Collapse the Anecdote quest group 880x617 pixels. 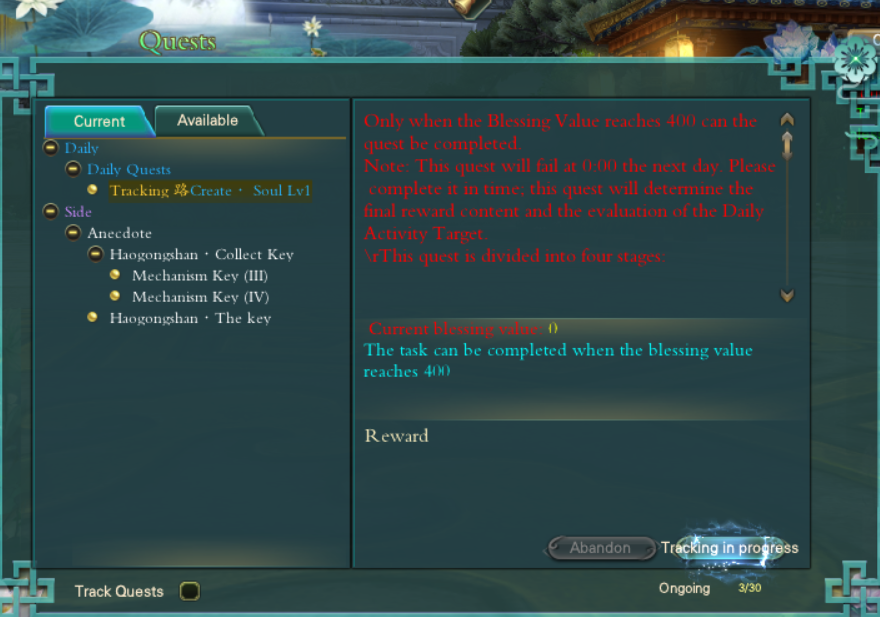point(72,233)
